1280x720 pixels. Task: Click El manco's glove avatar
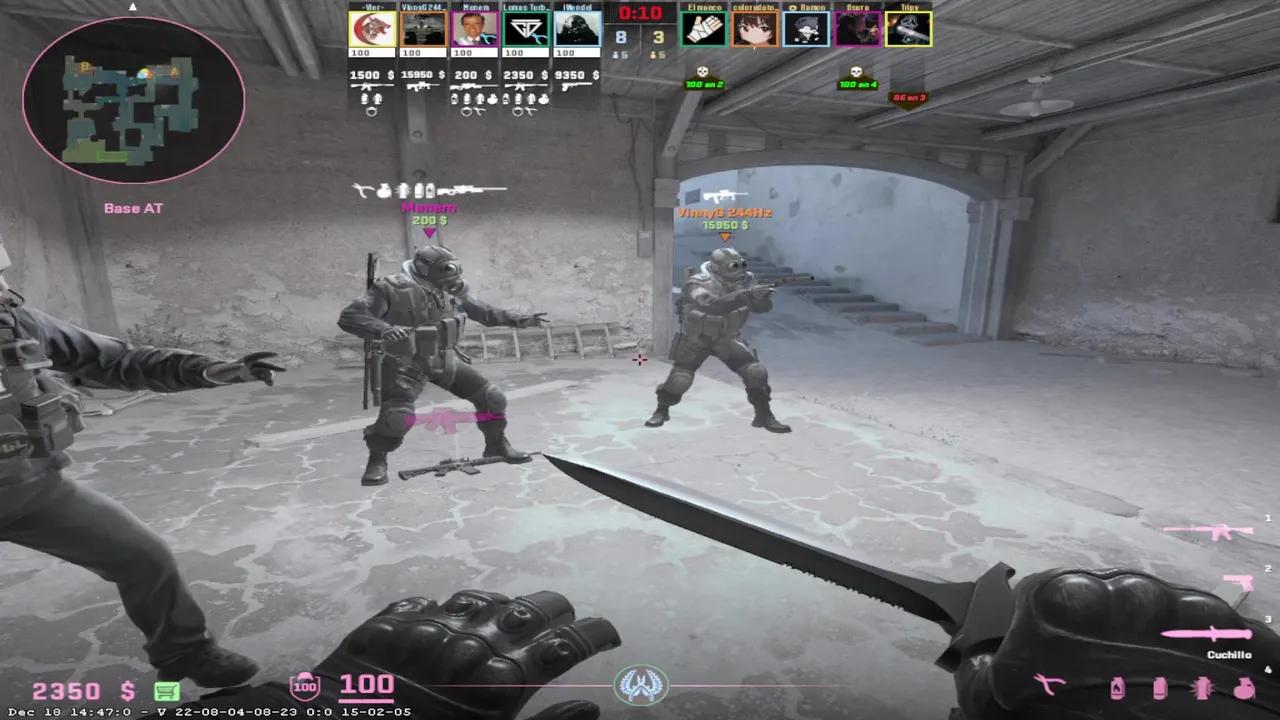(704, 30)
